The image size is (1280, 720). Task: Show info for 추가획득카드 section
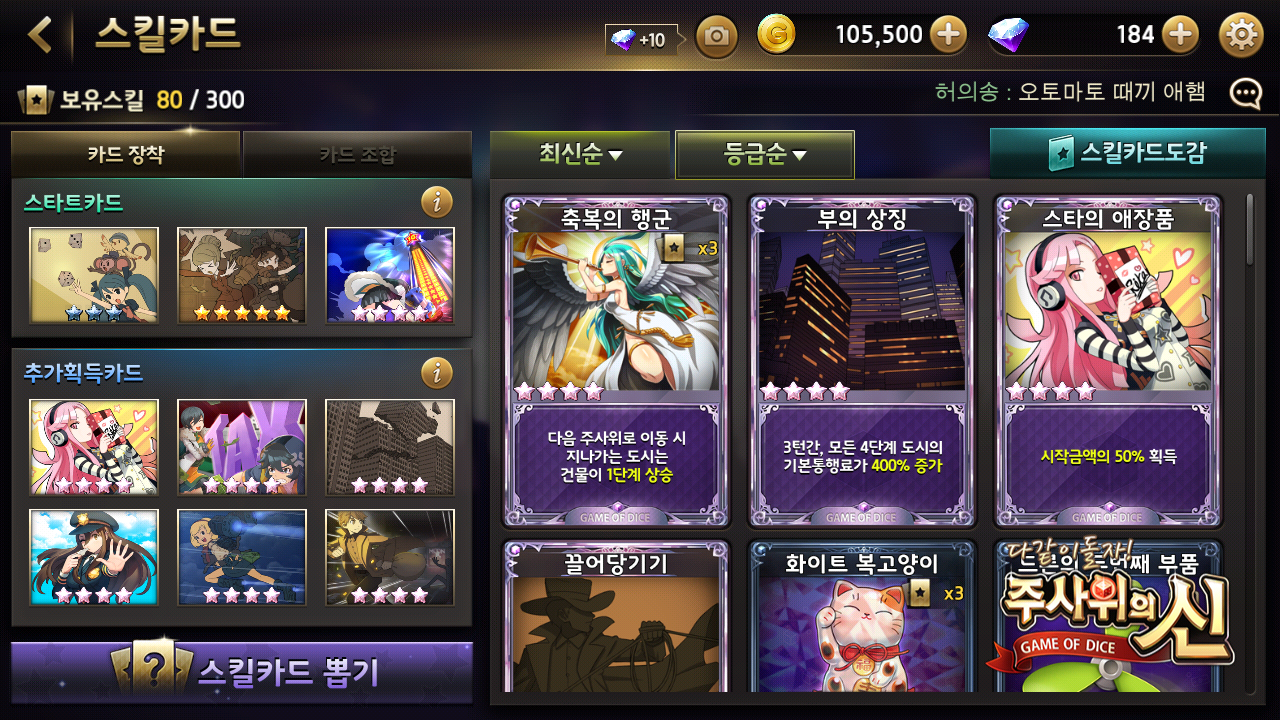[x=436, y=373]
